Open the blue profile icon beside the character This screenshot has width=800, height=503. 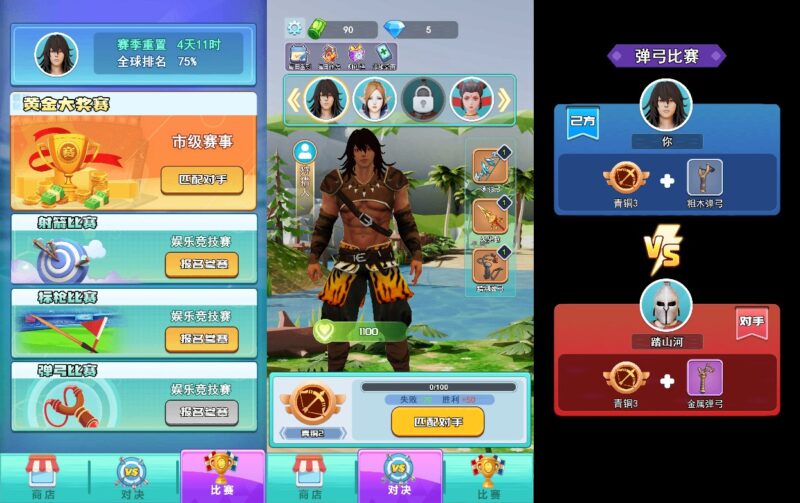coord(304,152)
